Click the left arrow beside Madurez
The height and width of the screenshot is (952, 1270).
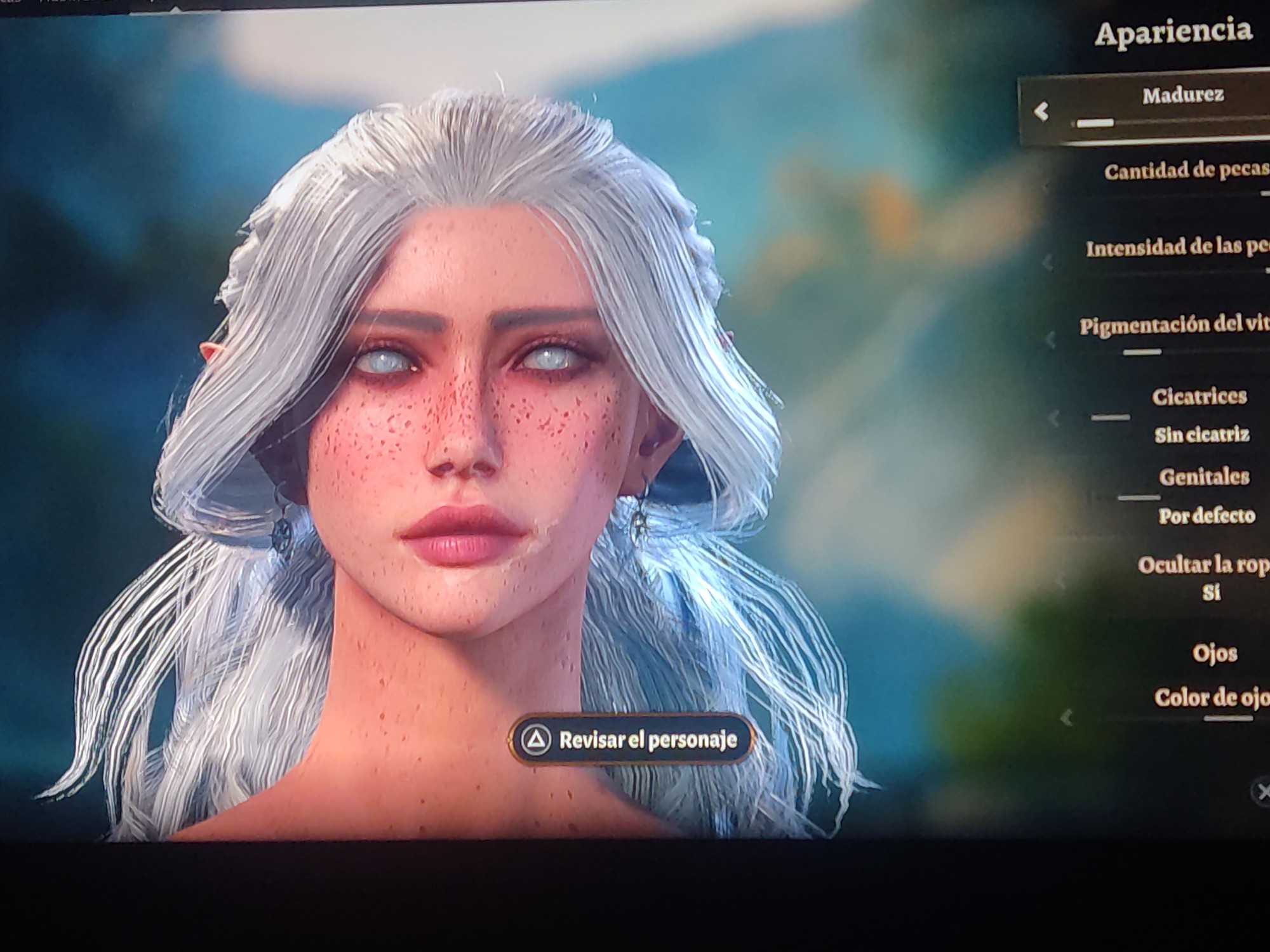click(1041, 112)
